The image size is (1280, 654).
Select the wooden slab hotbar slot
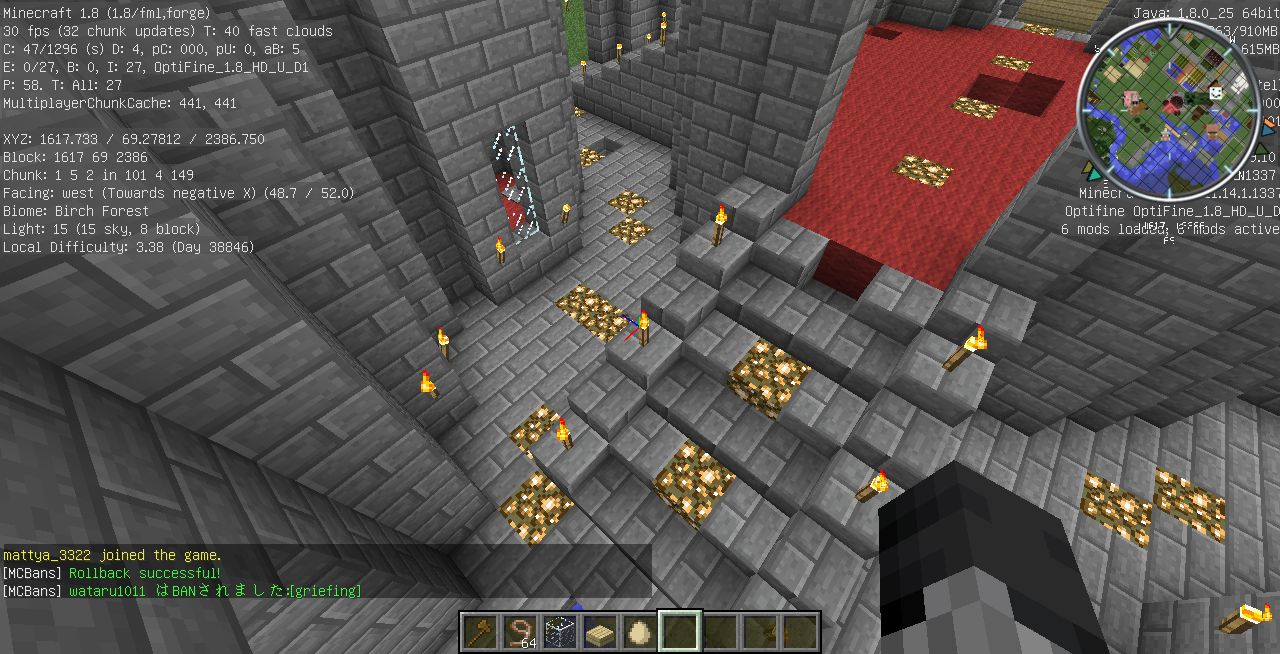pyautogui.click(x=600, y=632)
